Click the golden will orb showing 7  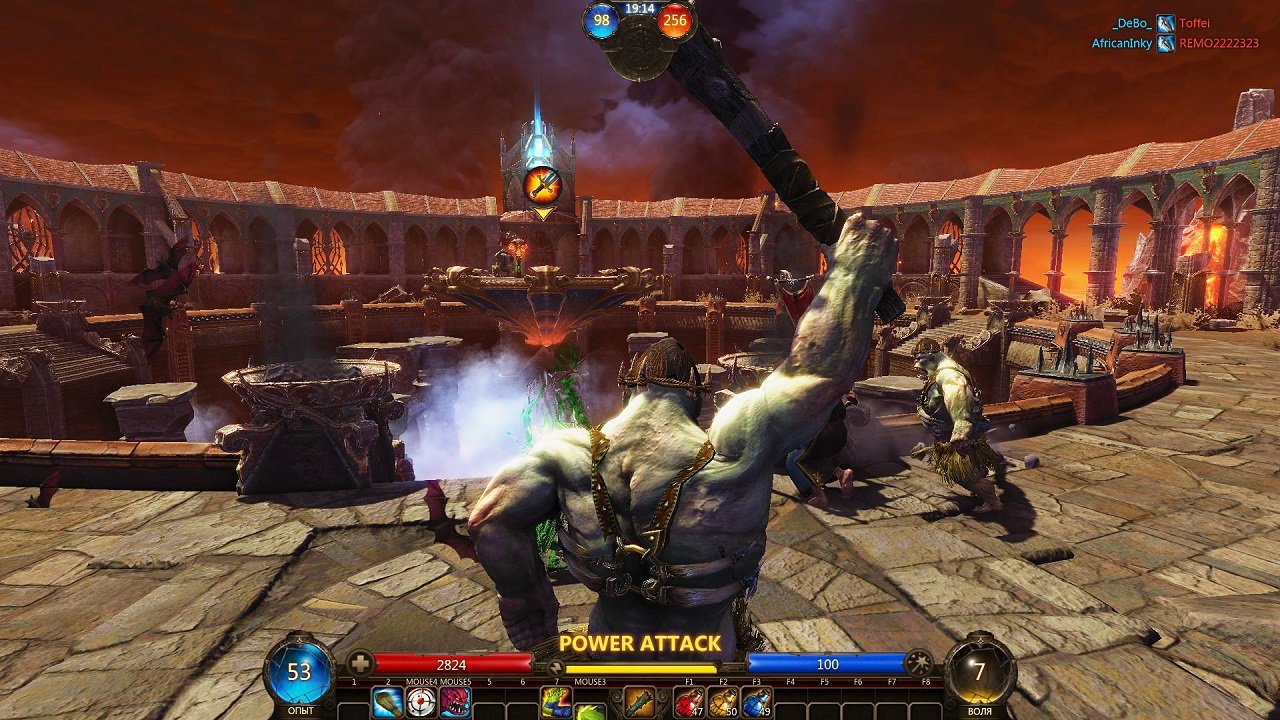coord(980,671)
